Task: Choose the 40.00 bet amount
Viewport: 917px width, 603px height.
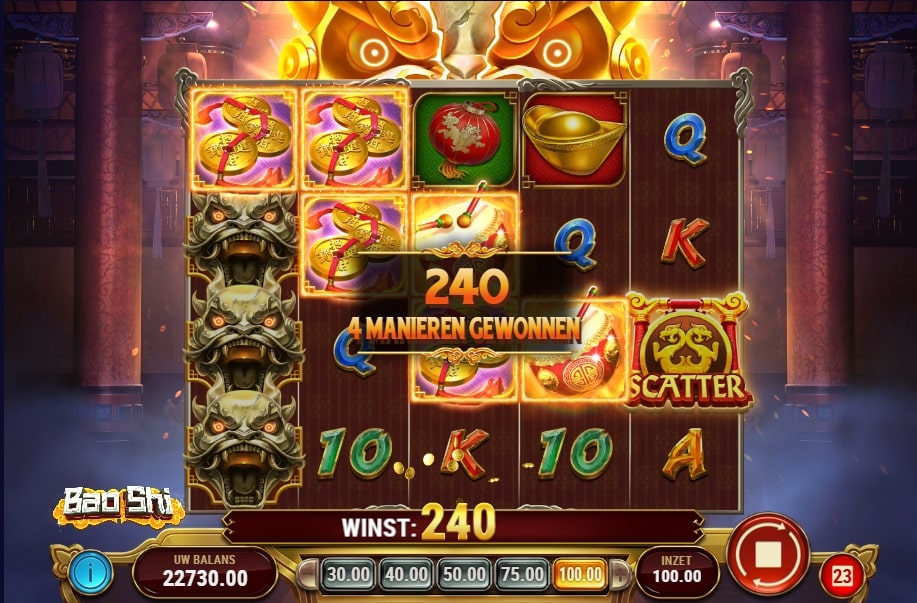Action: tap(405, 575)
